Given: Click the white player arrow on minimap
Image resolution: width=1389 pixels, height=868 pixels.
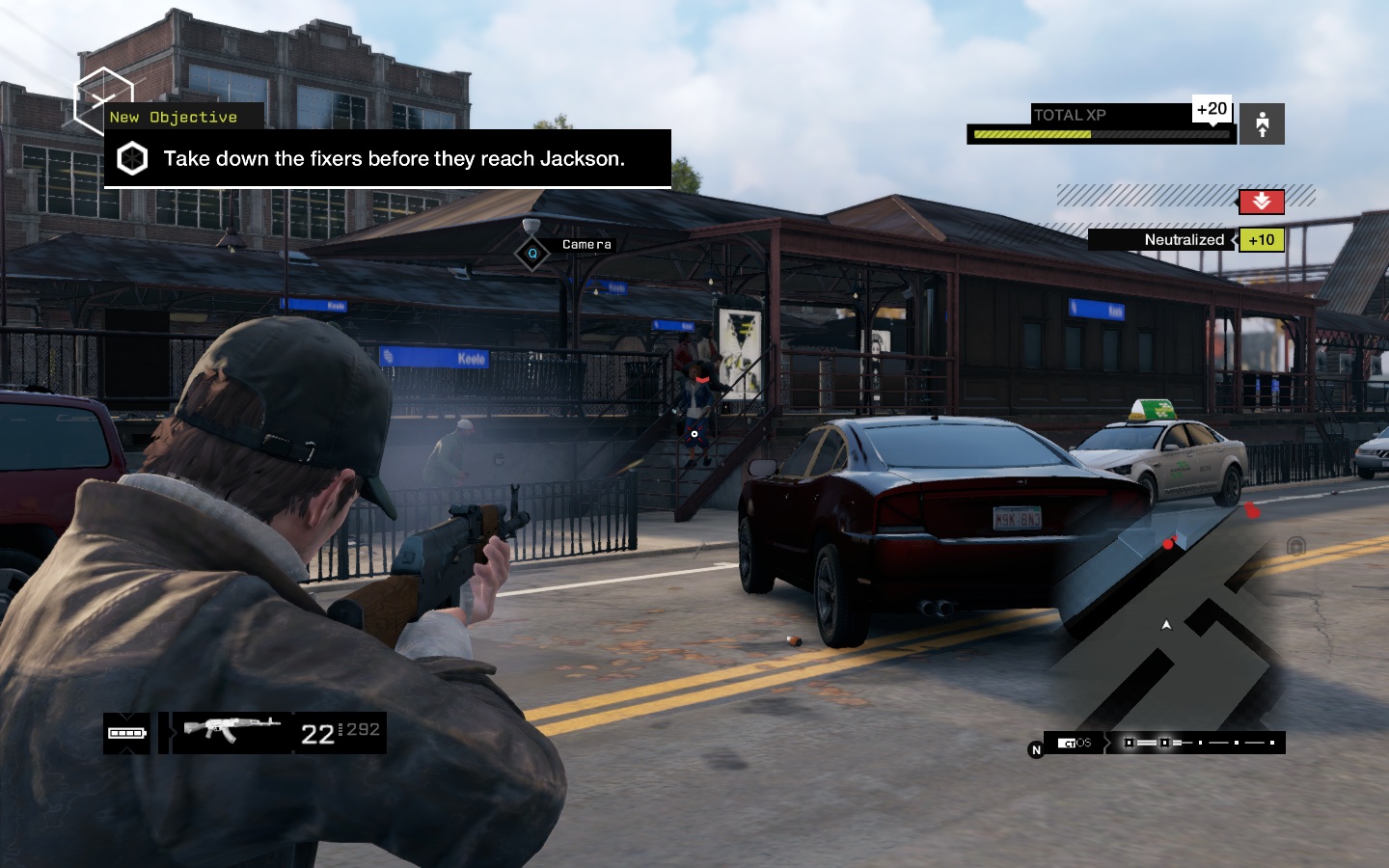Looking at the screenshot, I should click(1166, 625).
